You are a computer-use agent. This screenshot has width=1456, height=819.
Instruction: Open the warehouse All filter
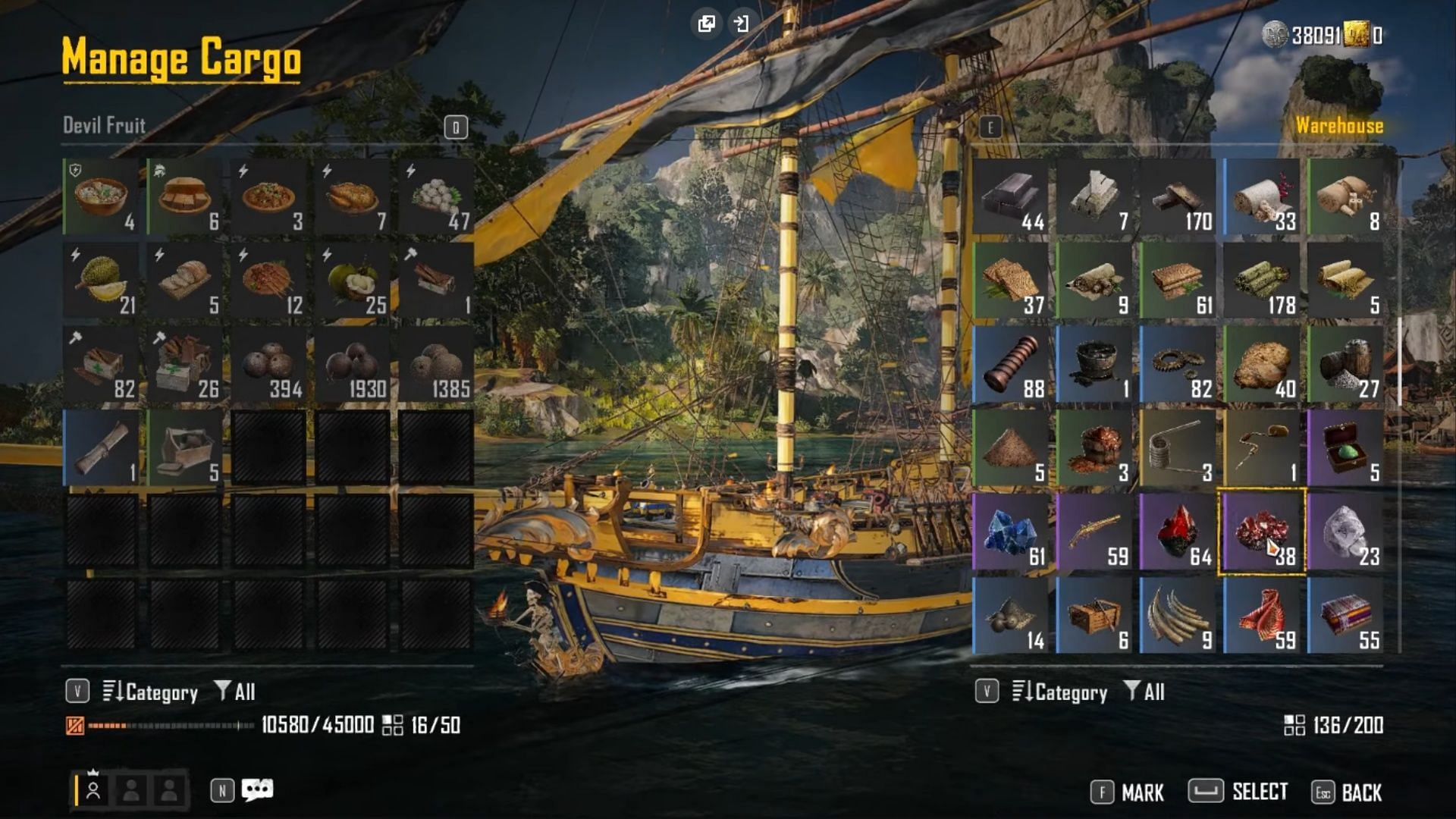(x=1144, y=692)
